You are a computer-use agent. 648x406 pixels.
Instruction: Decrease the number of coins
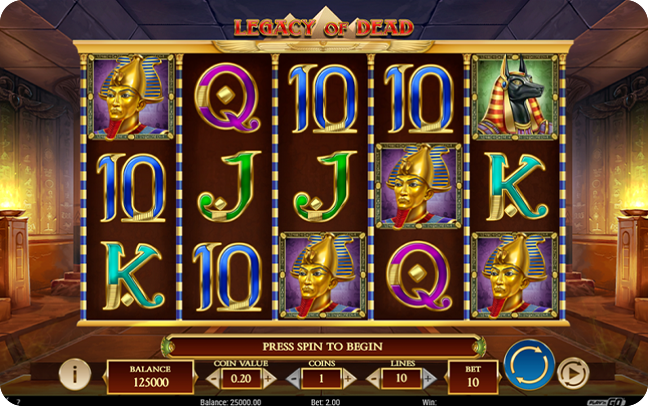coord(293,378)
